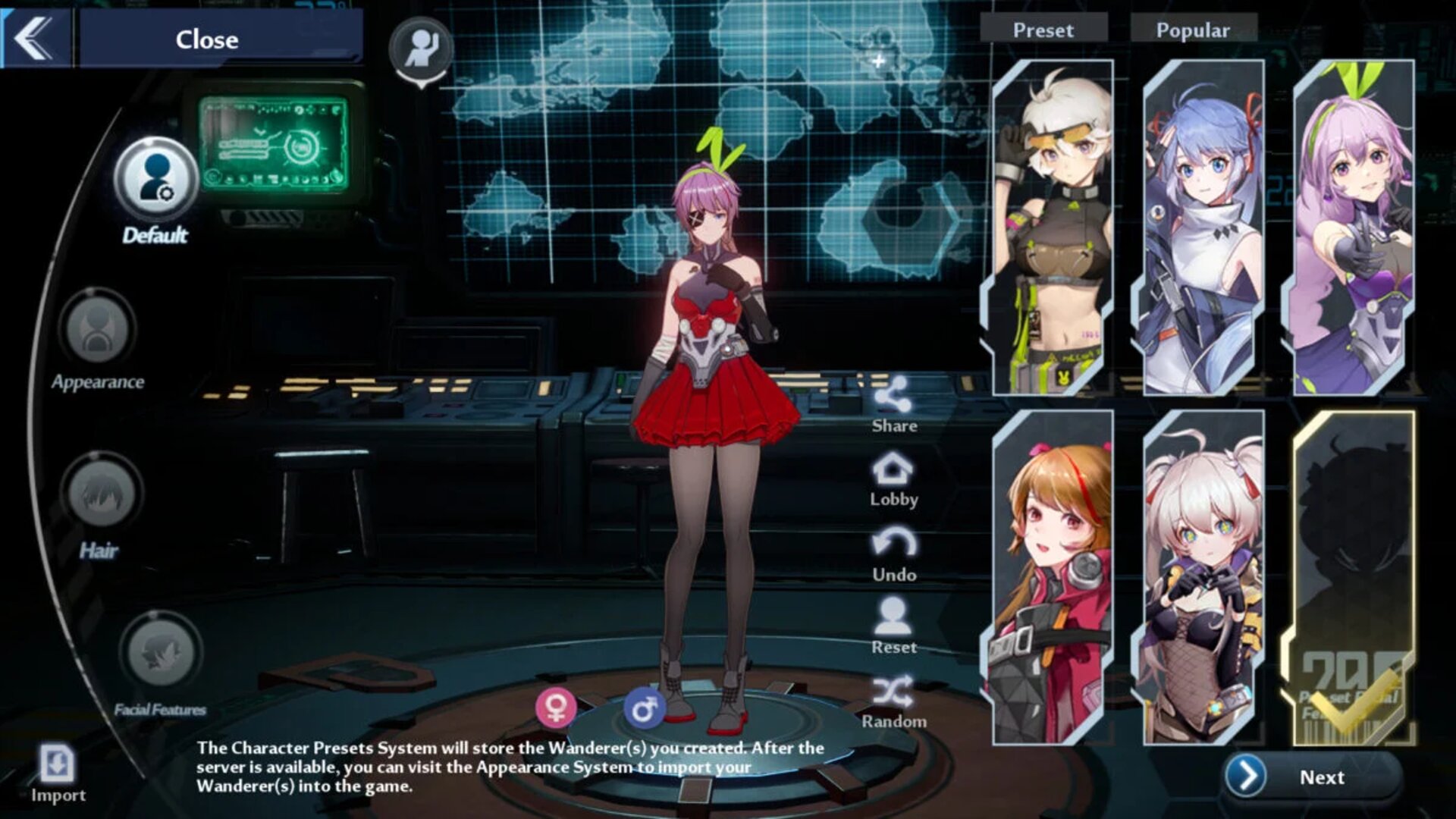Switch to the Preset tab
Image resolution: width=1456 pixels, height=819 pixels.
1043,30
